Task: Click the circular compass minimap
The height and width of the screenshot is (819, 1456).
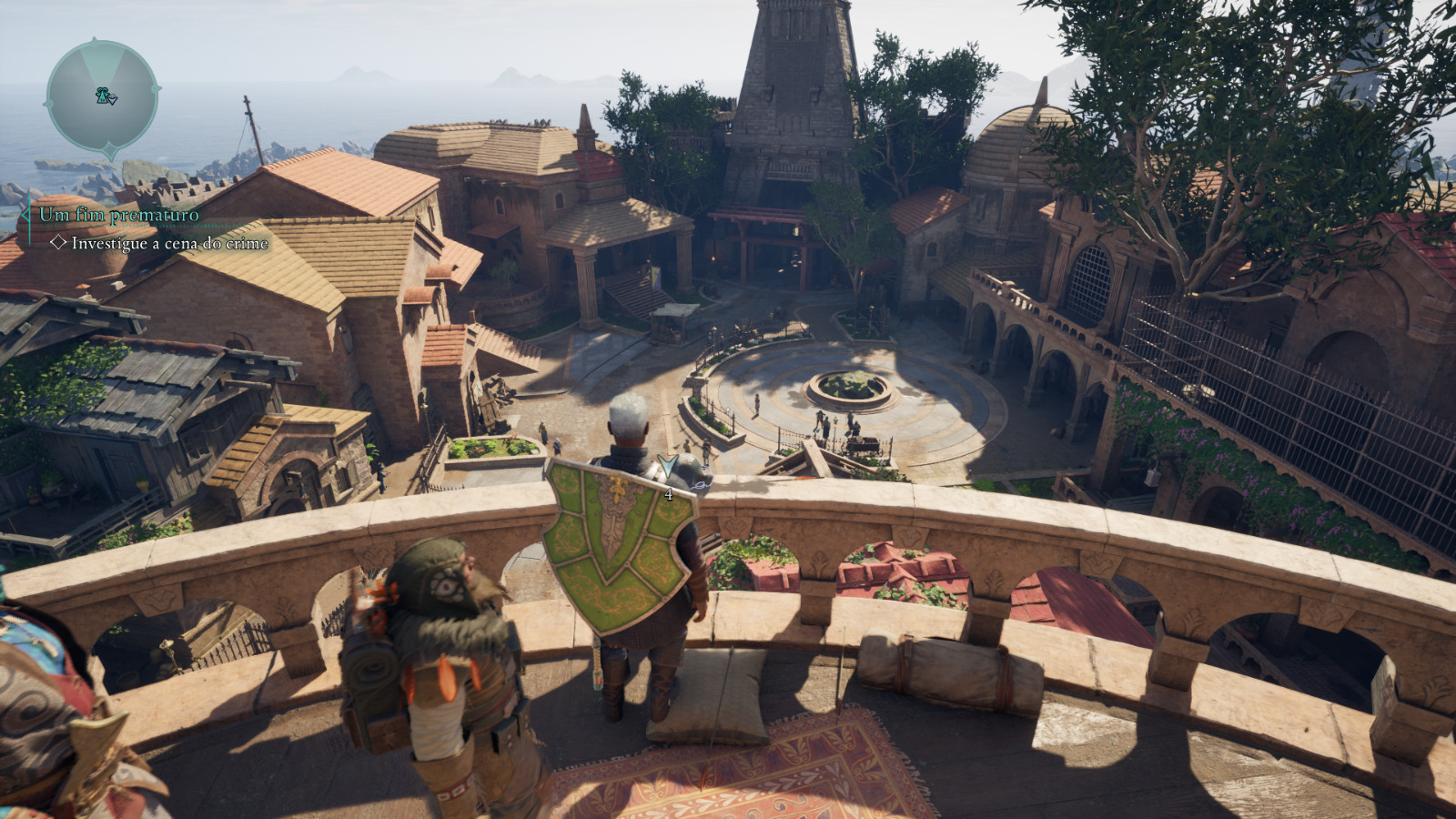Action: click(103, 96)
